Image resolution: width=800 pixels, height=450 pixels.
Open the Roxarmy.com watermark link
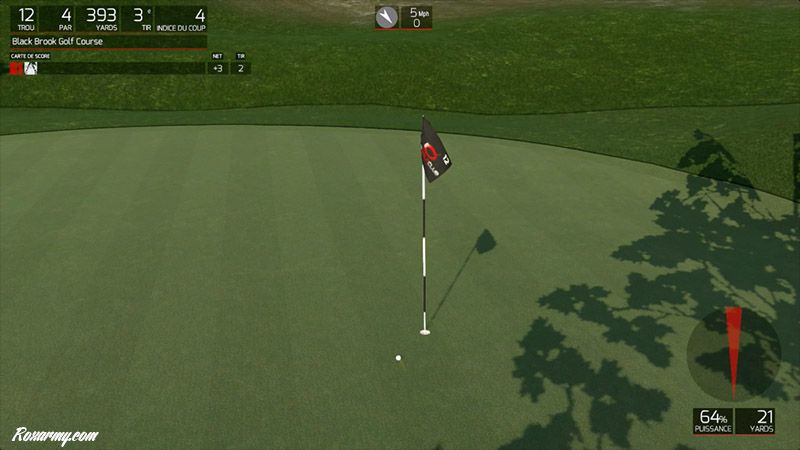(x=55, y=436)
